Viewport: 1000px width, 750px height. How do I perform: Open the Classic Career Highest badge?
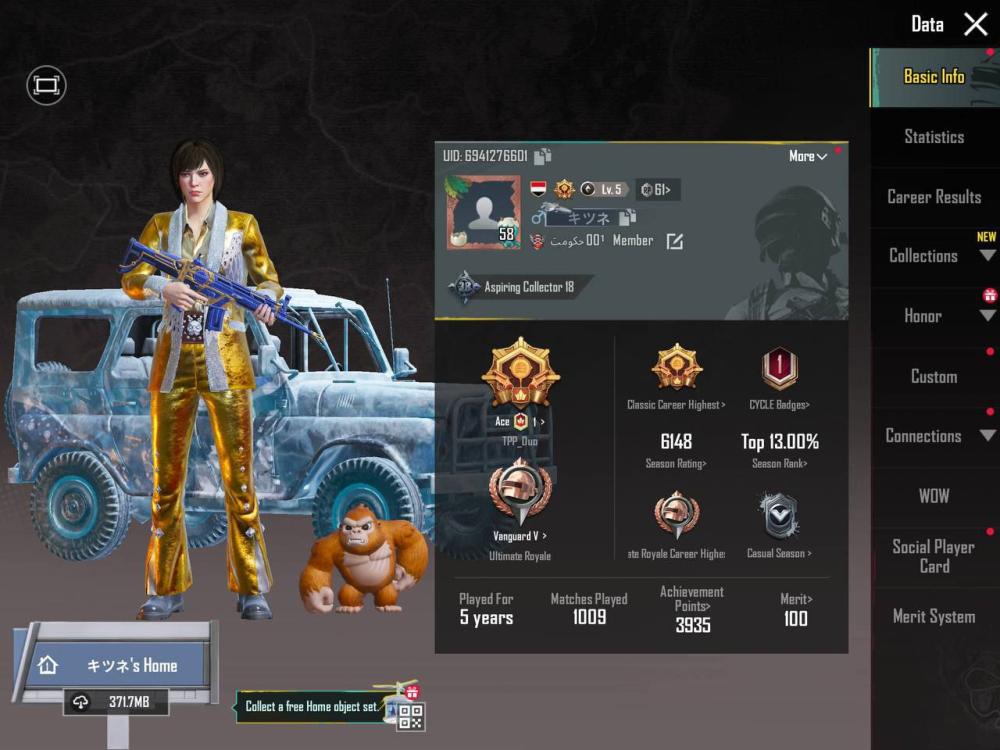click(677, 369)
